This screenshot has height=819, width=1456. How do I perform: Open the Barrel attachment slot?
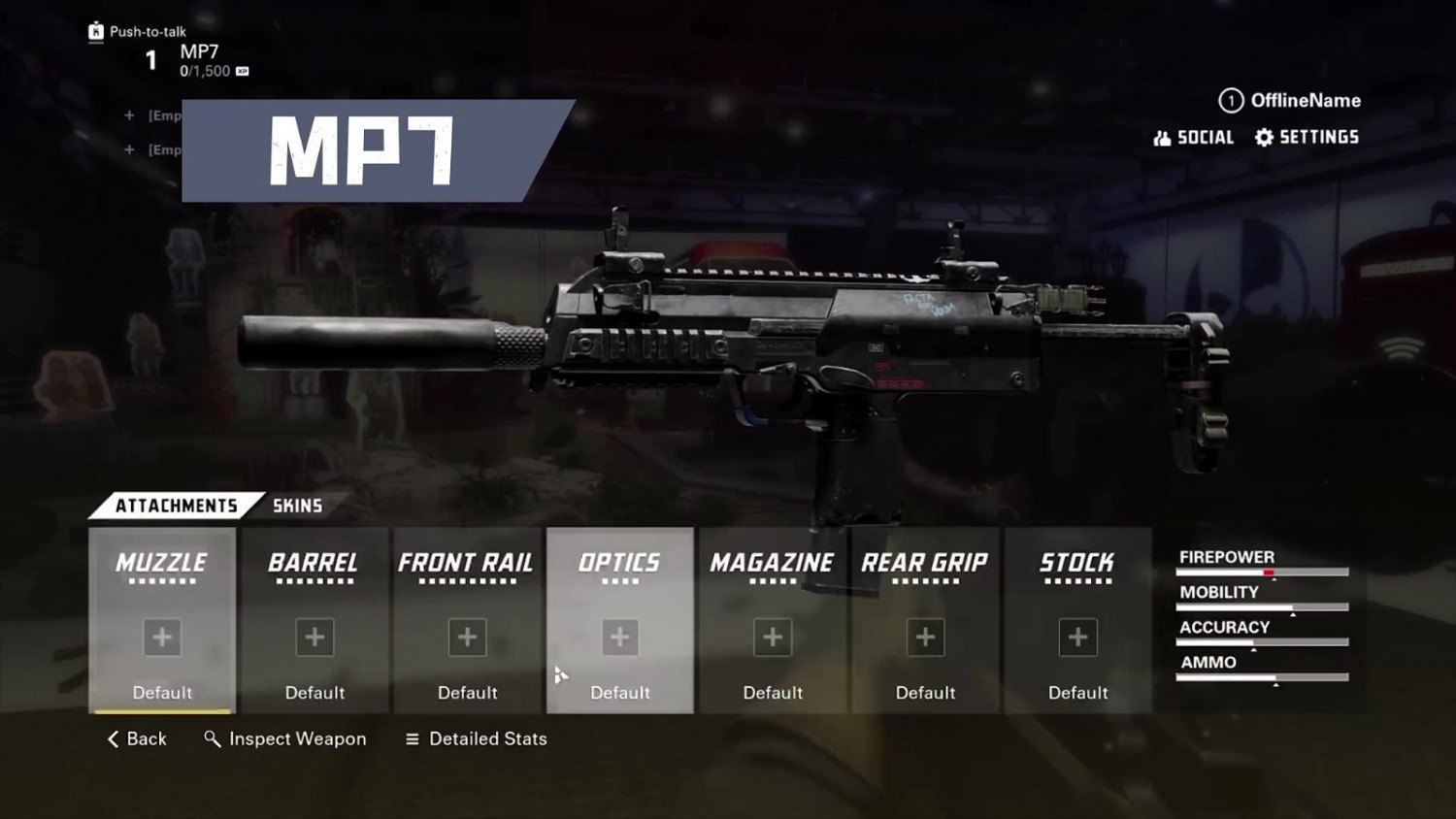314,621
